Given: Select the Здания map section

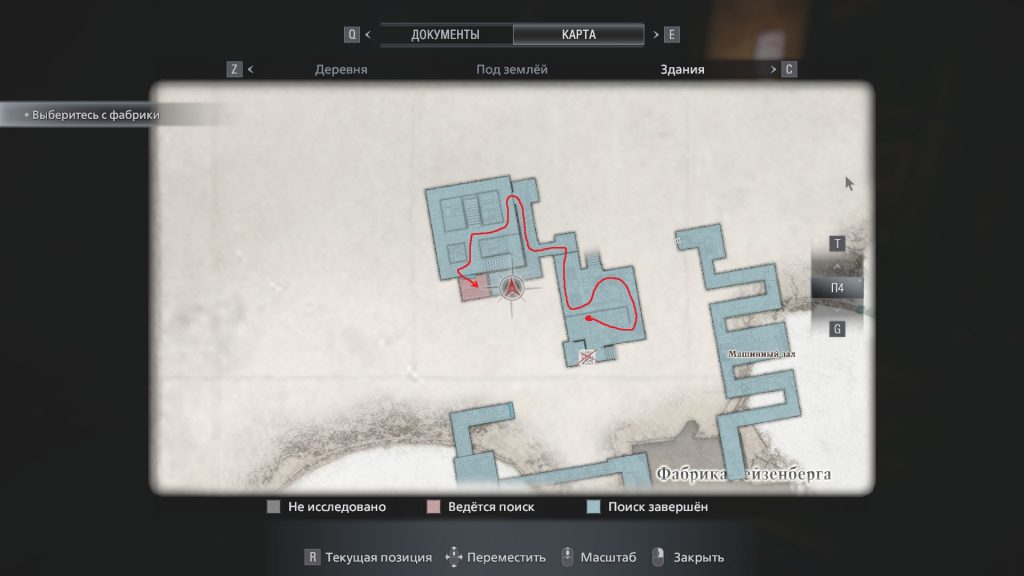Looking at the screenshot, I should 682,70.
